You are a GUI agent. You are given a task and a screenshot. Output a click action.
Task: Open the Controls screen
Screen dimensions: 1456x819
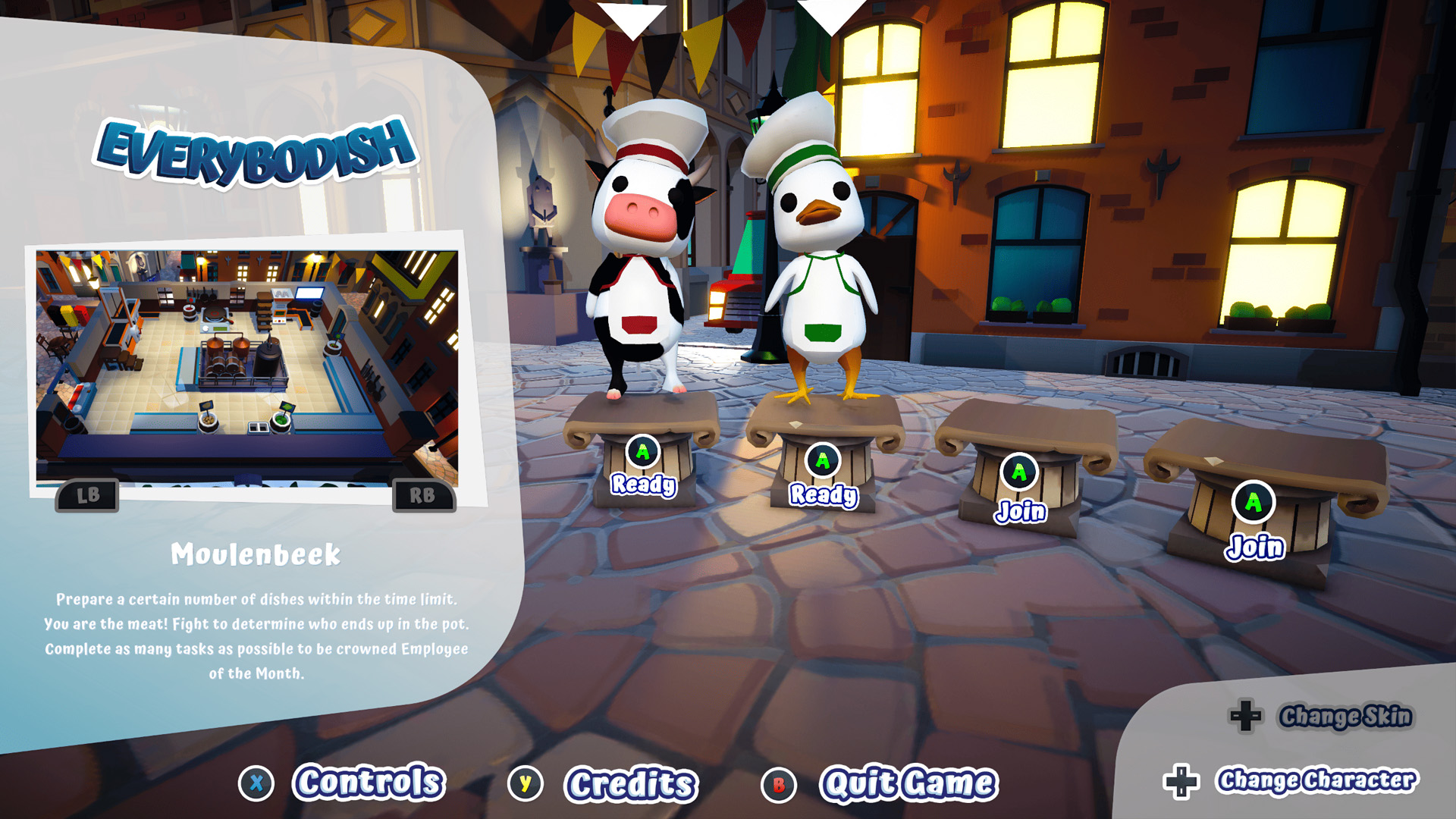368,783
